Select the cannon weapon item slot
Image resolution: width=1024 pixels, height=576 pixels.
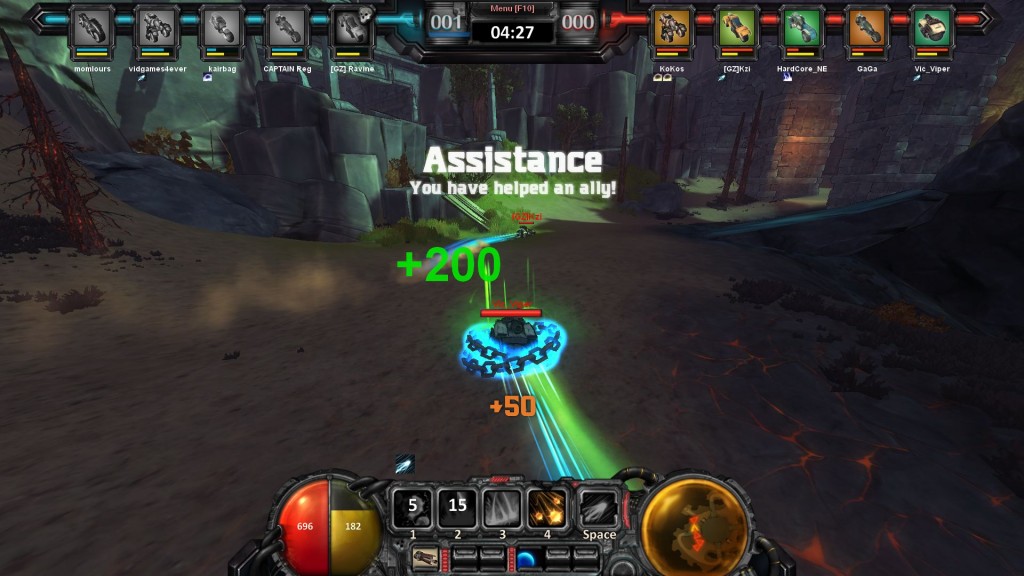[x=423, y=556]
